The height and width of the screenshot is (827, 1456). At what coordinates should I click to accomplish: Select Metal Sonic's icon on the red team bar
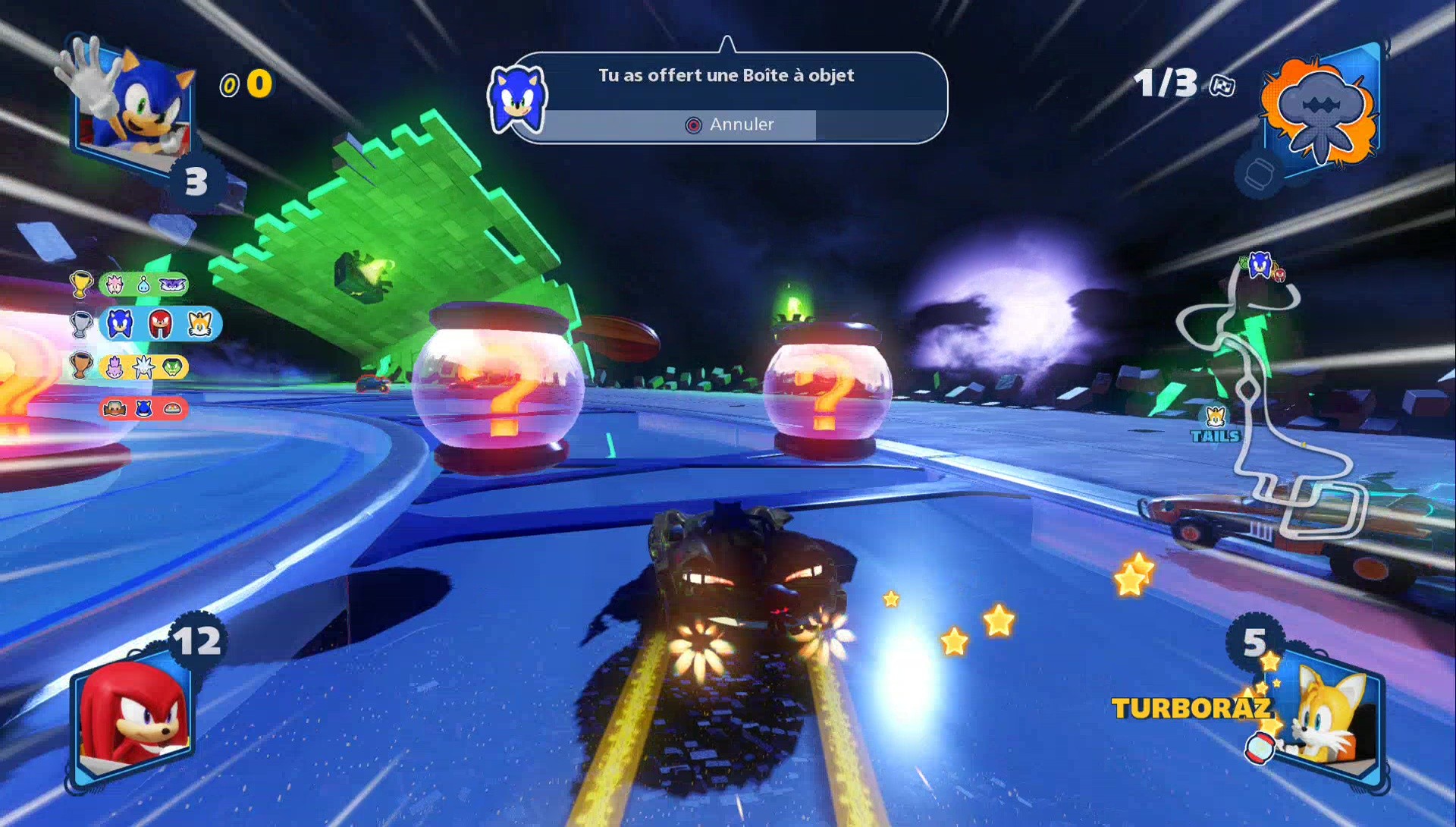143,410
